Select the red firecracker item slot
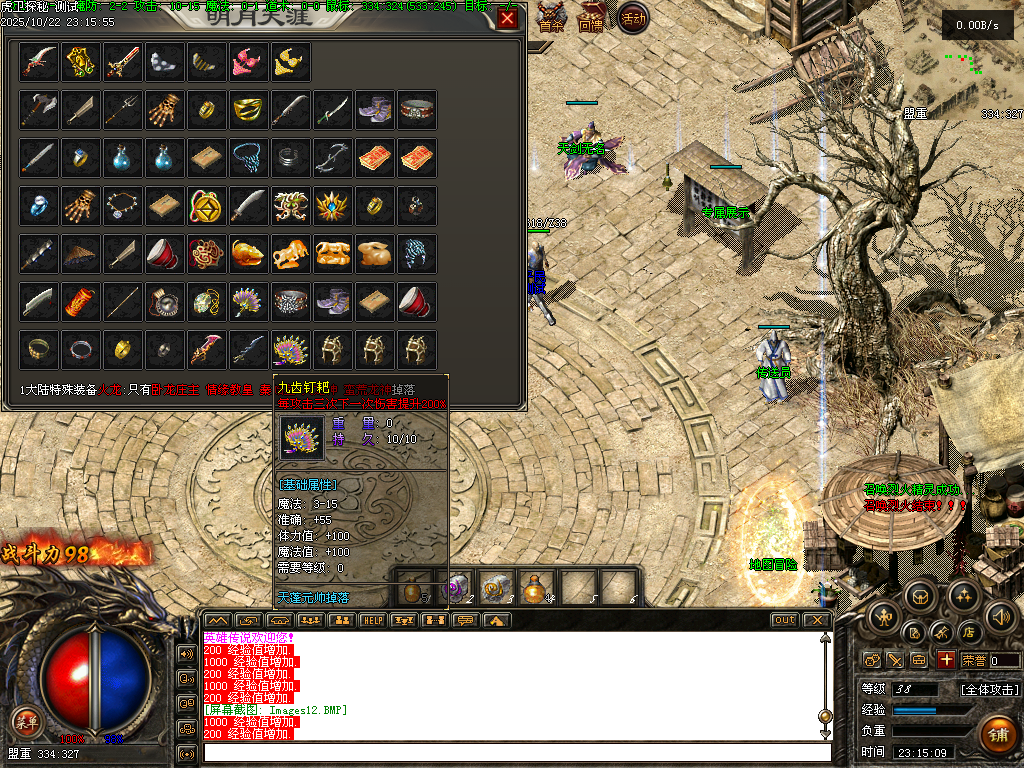This screenshot has height=768, width=1024. click(81, 301)
